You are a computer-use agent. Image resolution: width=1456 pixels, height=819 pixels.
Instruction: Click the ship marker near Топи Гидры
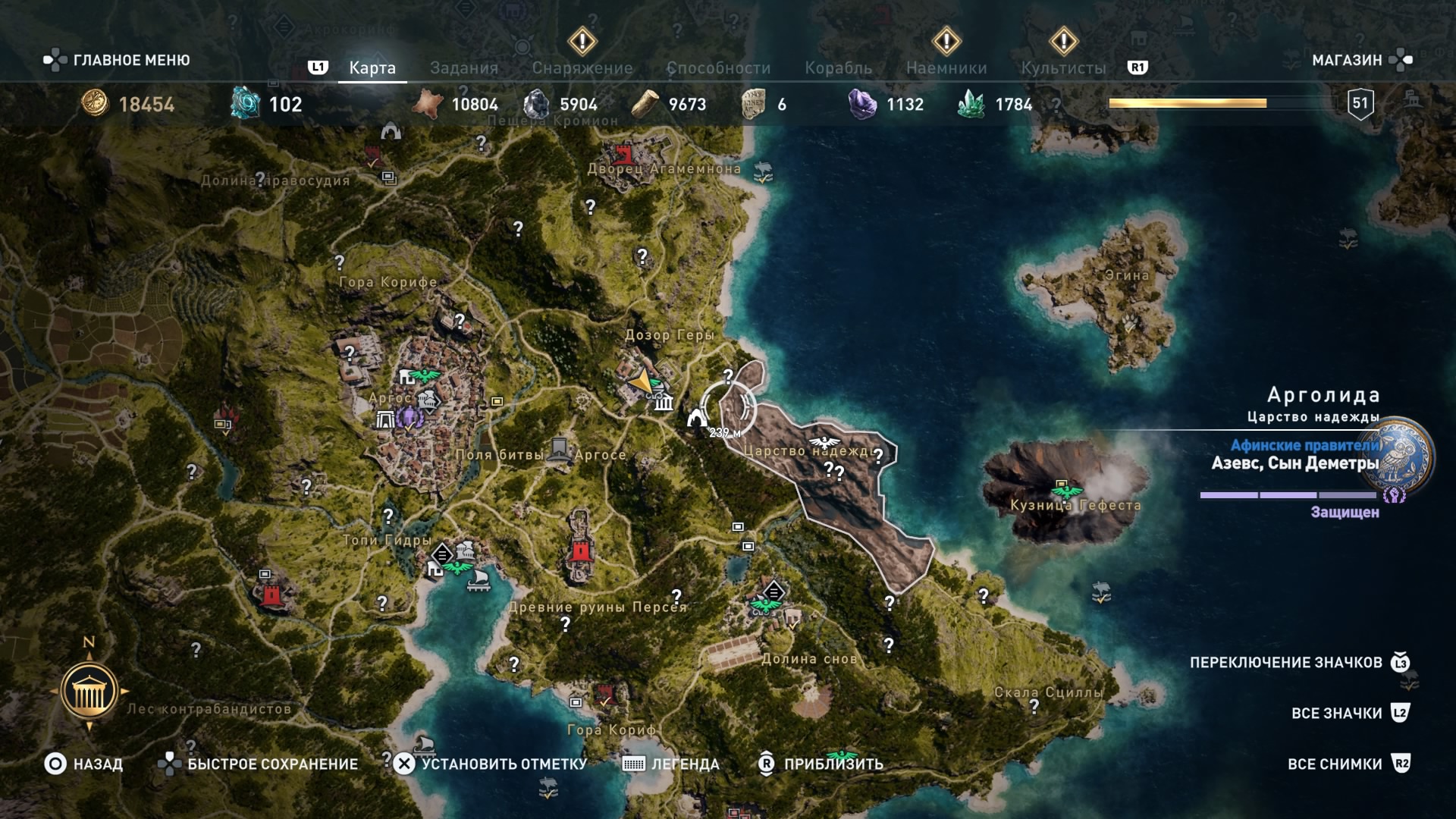(x=479, y=581)
